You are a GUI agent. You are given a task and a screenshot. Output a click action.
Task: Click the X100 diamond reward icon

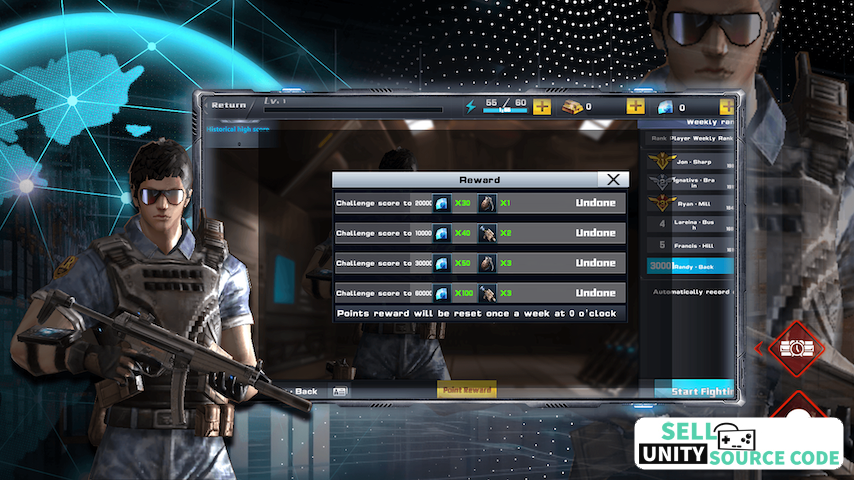point(442,293)
